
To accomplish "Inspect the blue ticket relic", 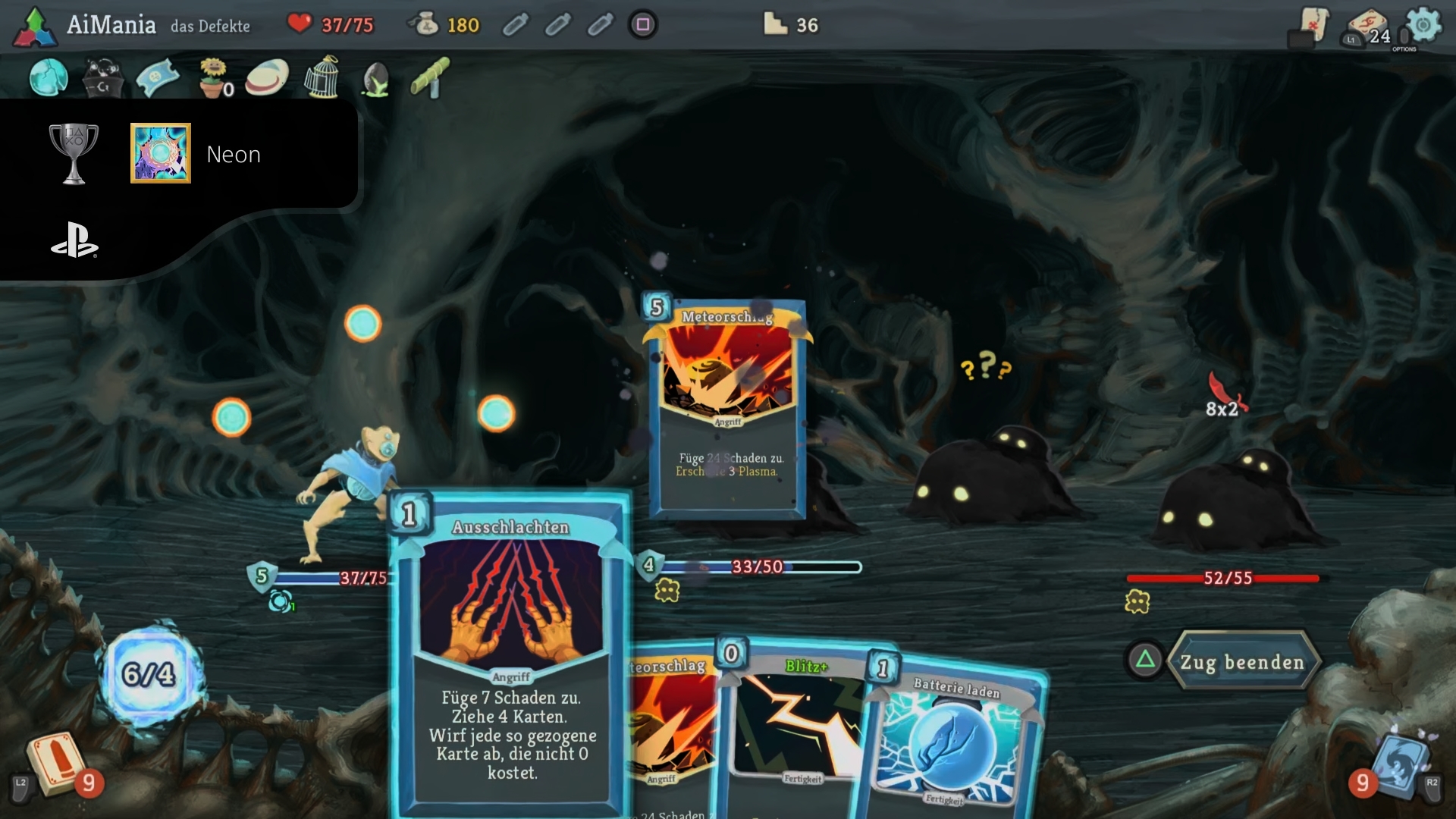I will pyautogui.click(x=158, y=77).
